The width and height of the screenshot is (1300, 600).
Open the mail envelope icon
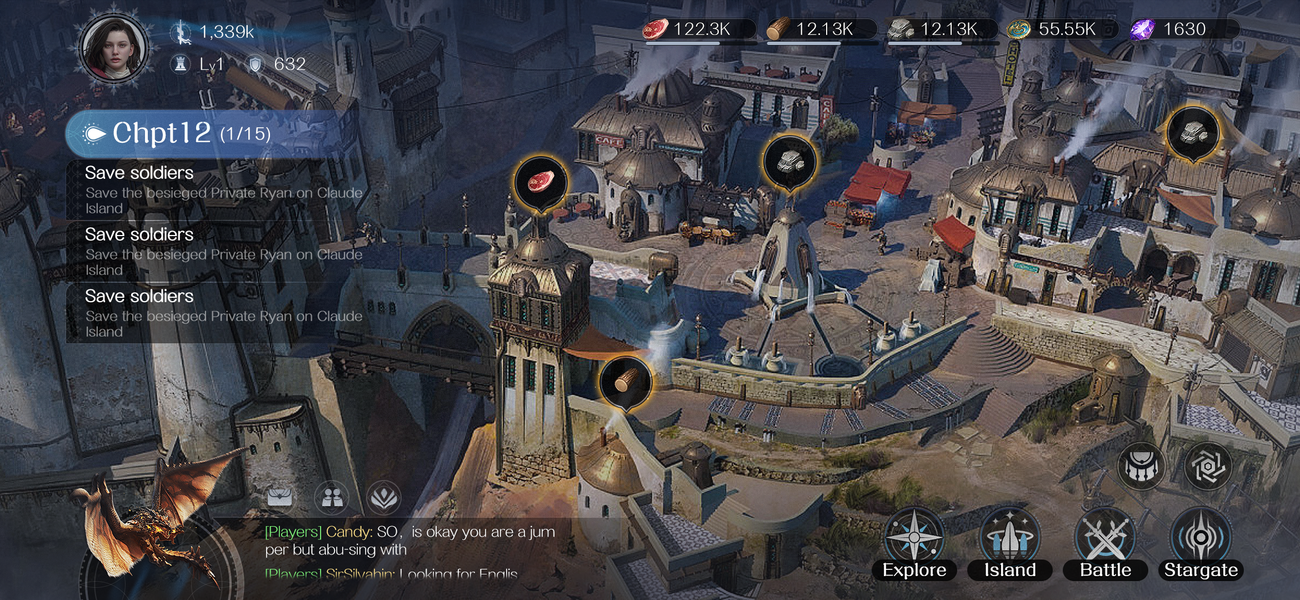pyautogui.click(x=281, y=495)
